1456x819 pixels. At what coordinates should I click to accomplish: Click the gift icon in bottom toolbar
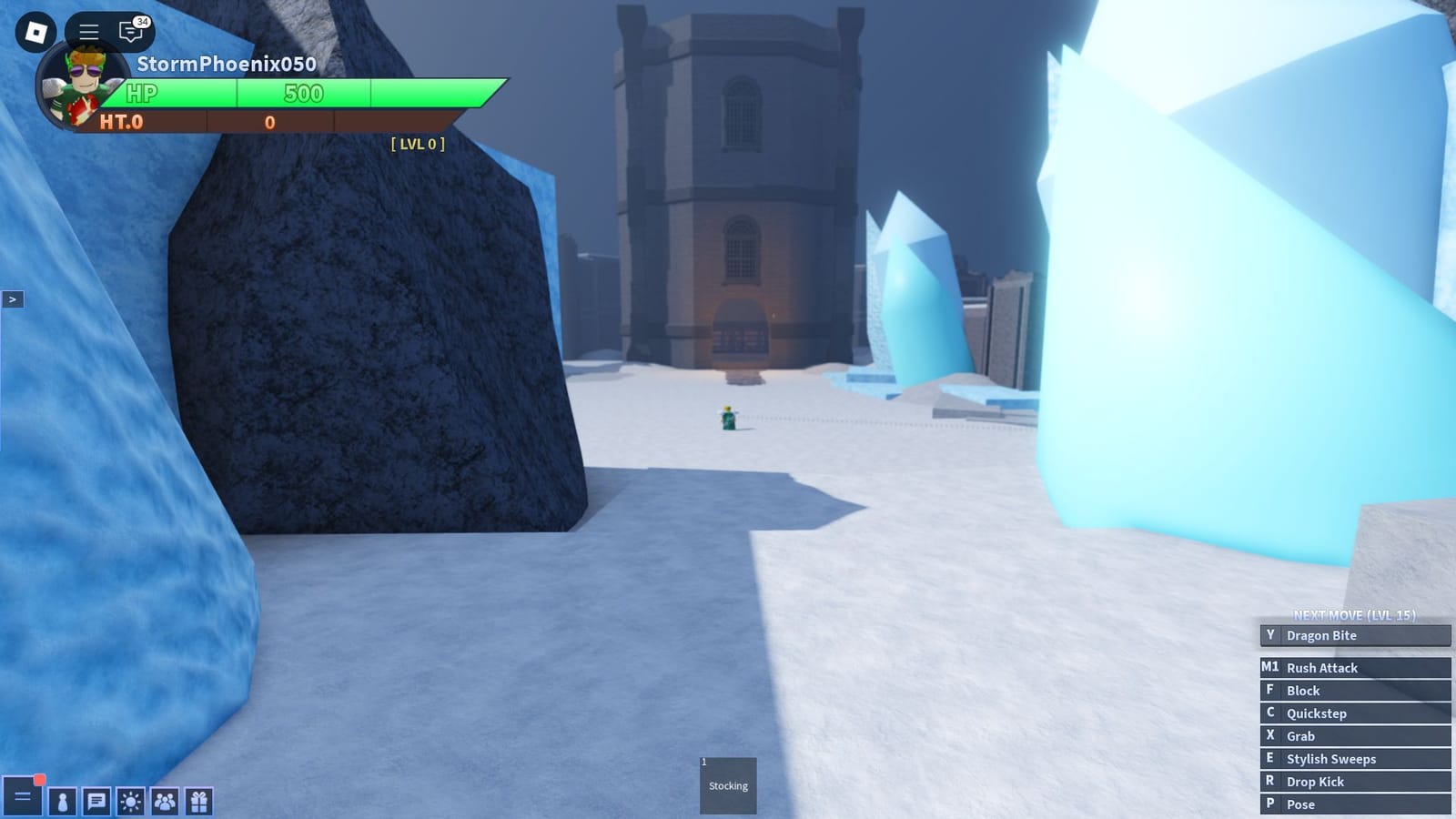(197, 802)
